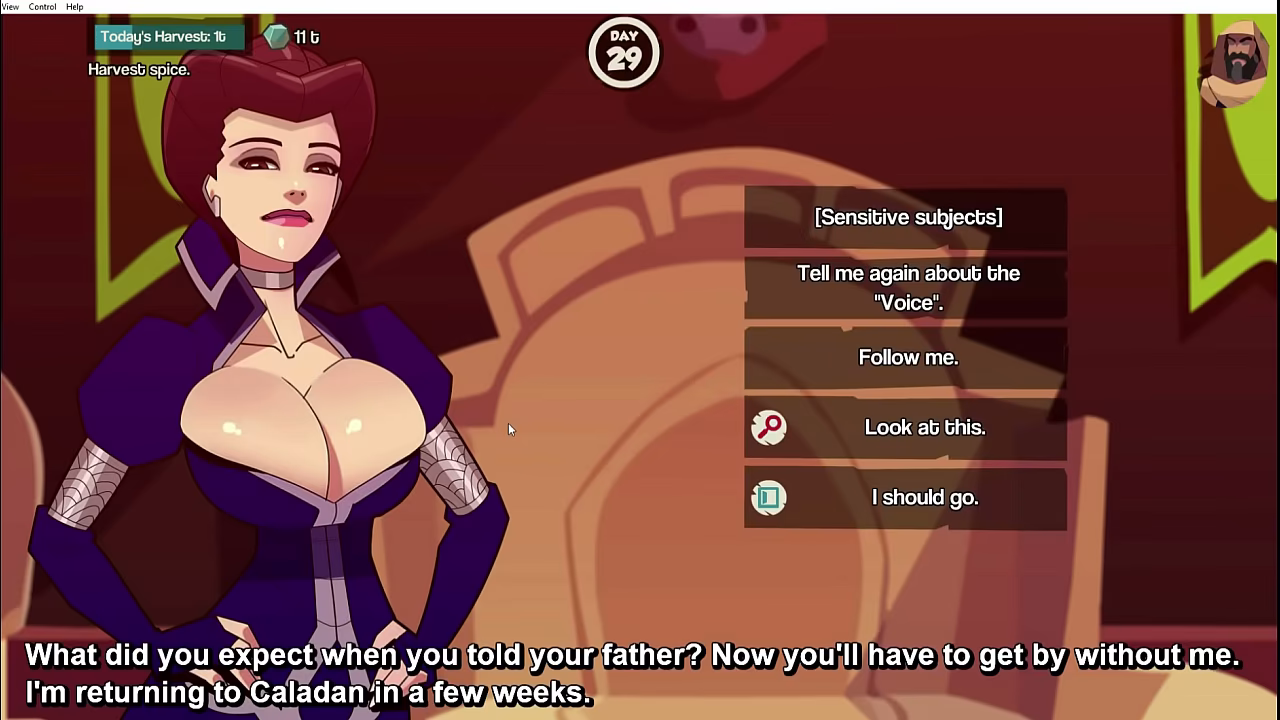1280x720 pixels.
Task: Open the Help menu
Action: (x=75, y=7)
